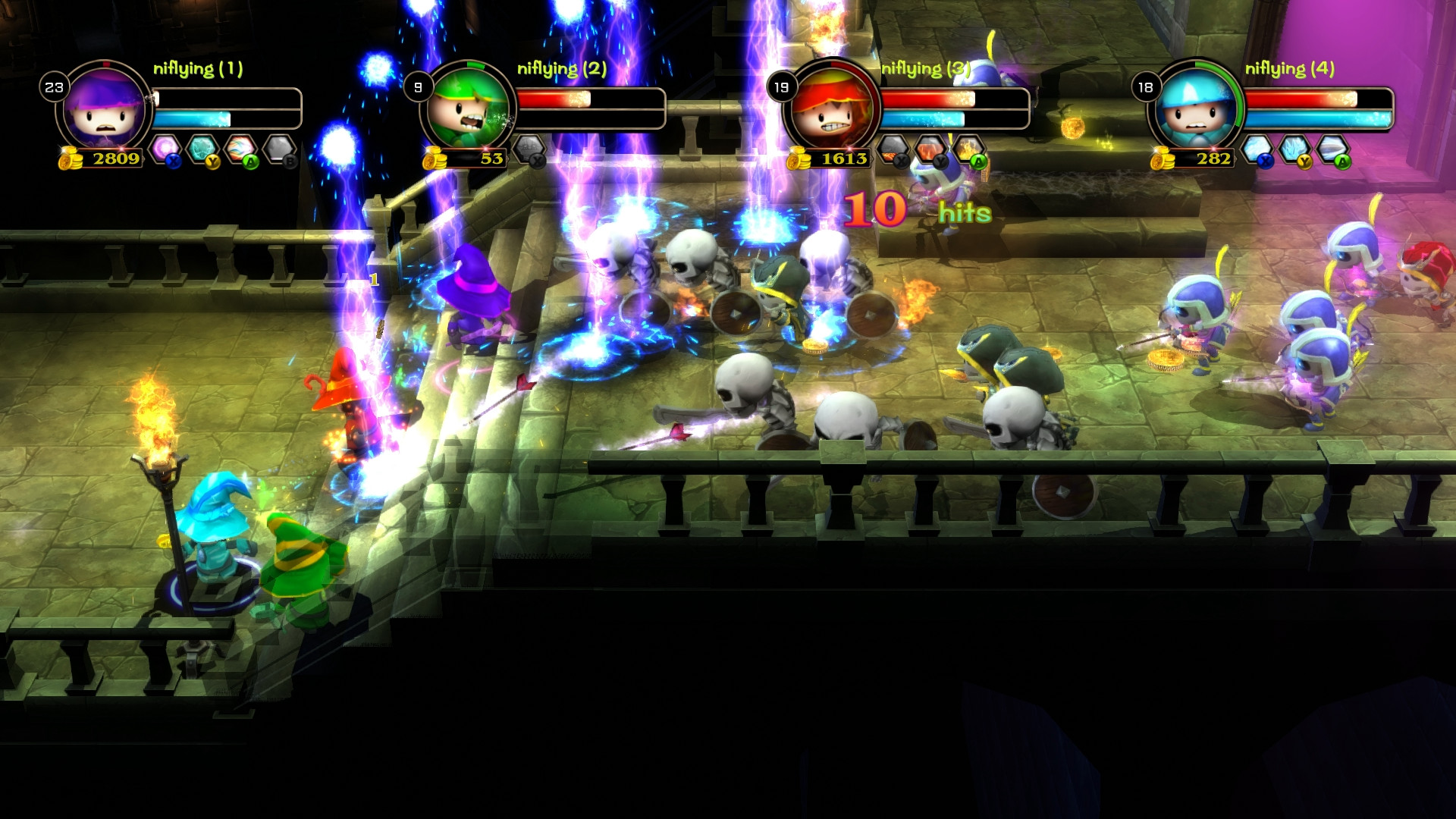Click the level 18 badge of niflying (4)
The width and height of the screenshot is (1456, 819).
coord(1145,86)
